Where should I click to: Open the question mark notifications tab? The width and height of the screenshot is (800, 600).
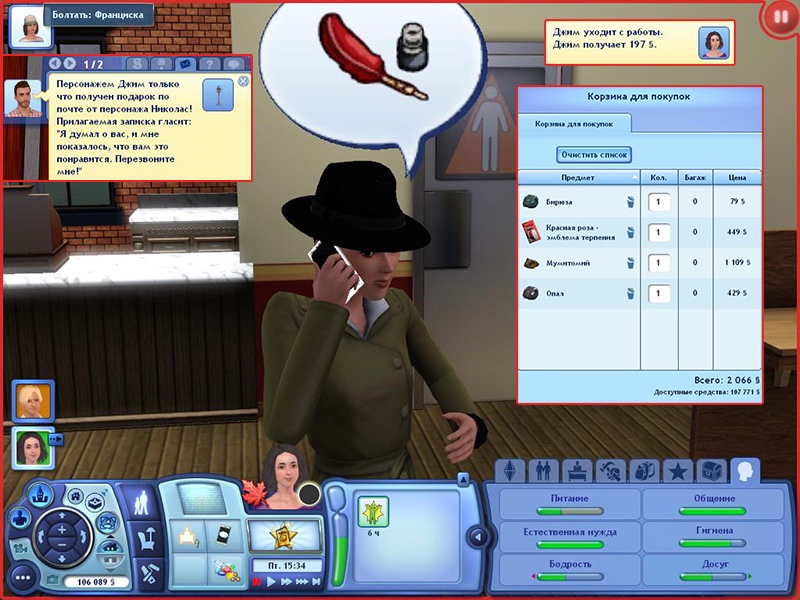[208, 64]
